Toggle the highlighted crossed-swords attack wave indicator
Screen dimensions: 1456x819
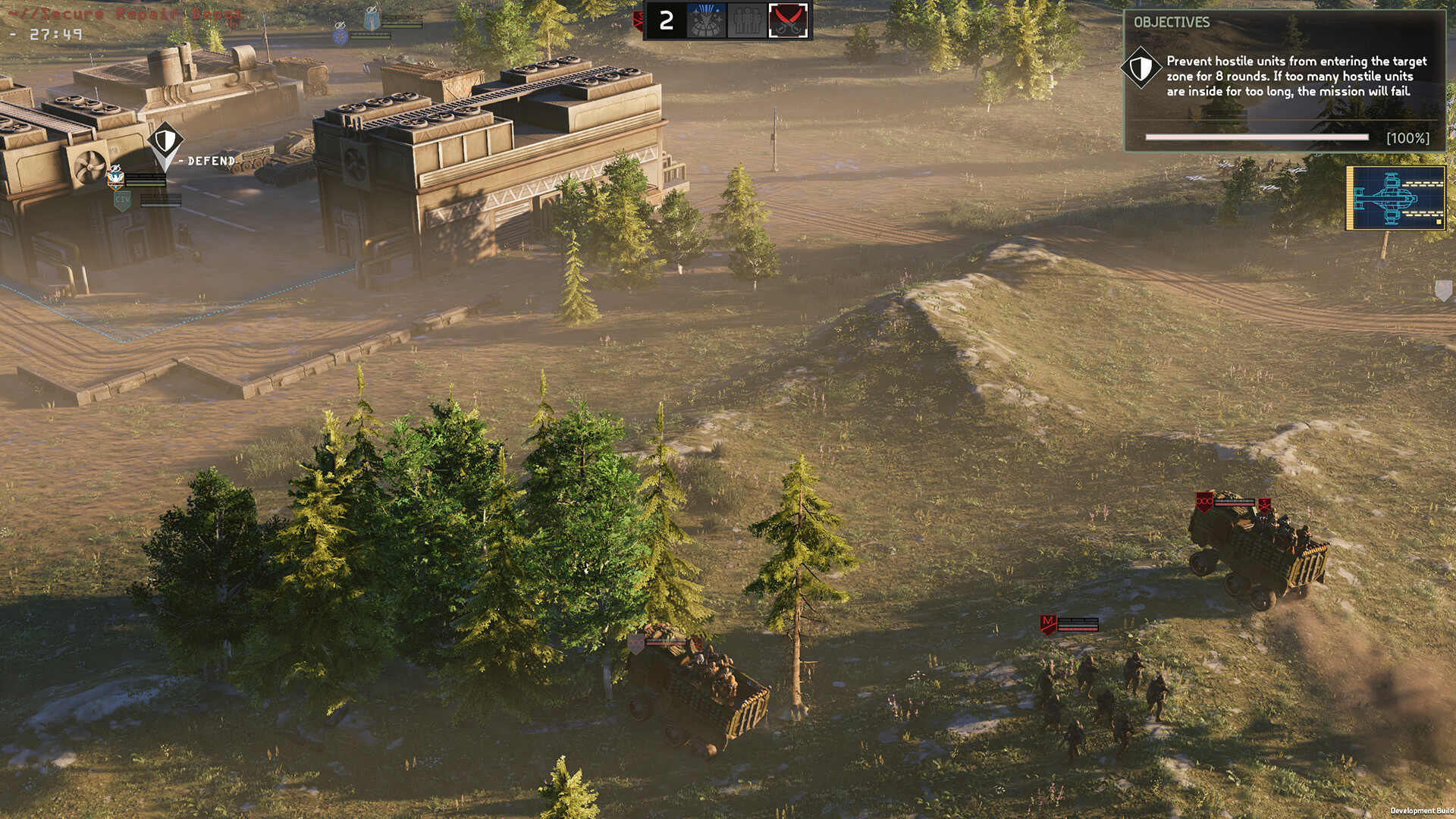786,19
